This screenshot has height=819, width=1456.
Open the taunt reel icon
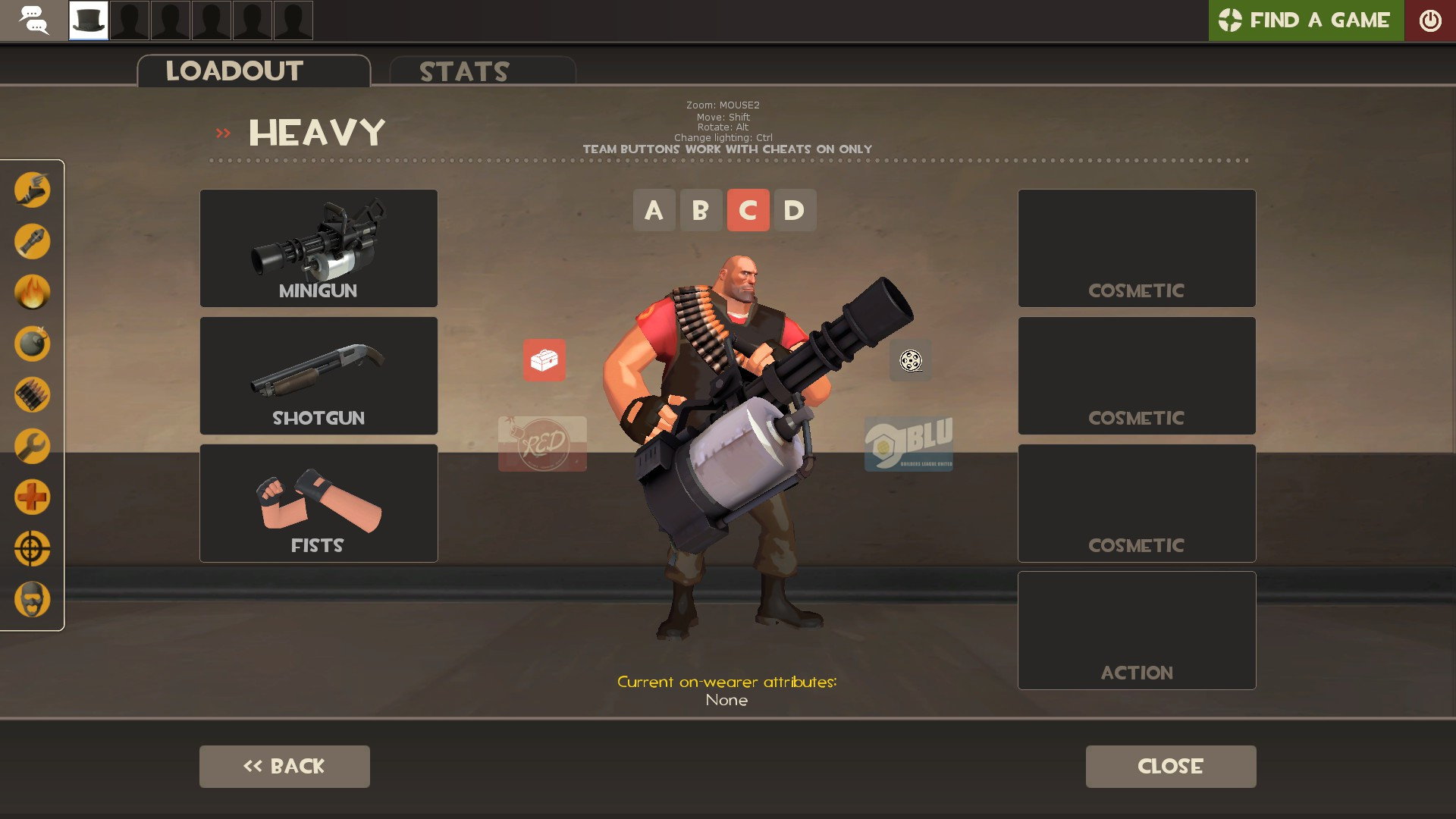909,362
